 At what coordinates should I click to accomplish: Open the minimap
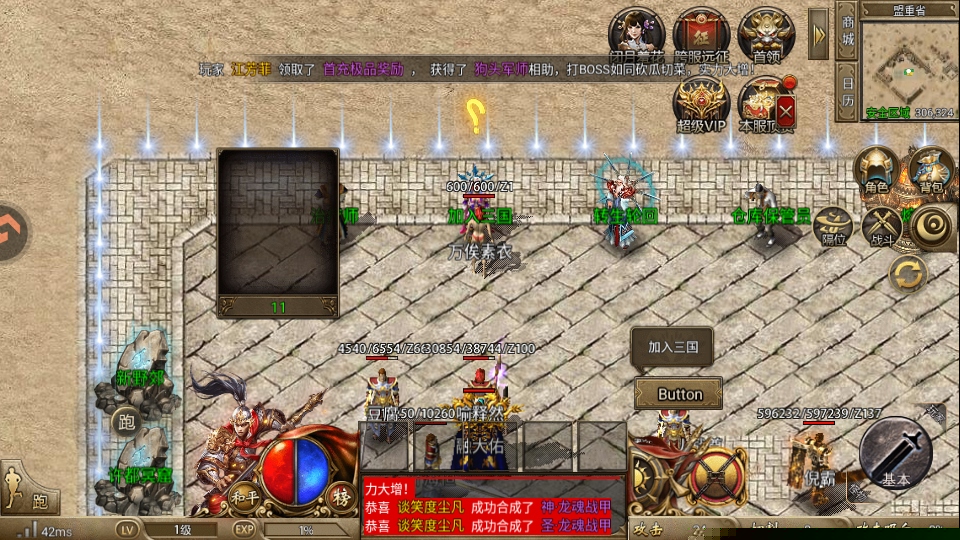coord(908,63)
